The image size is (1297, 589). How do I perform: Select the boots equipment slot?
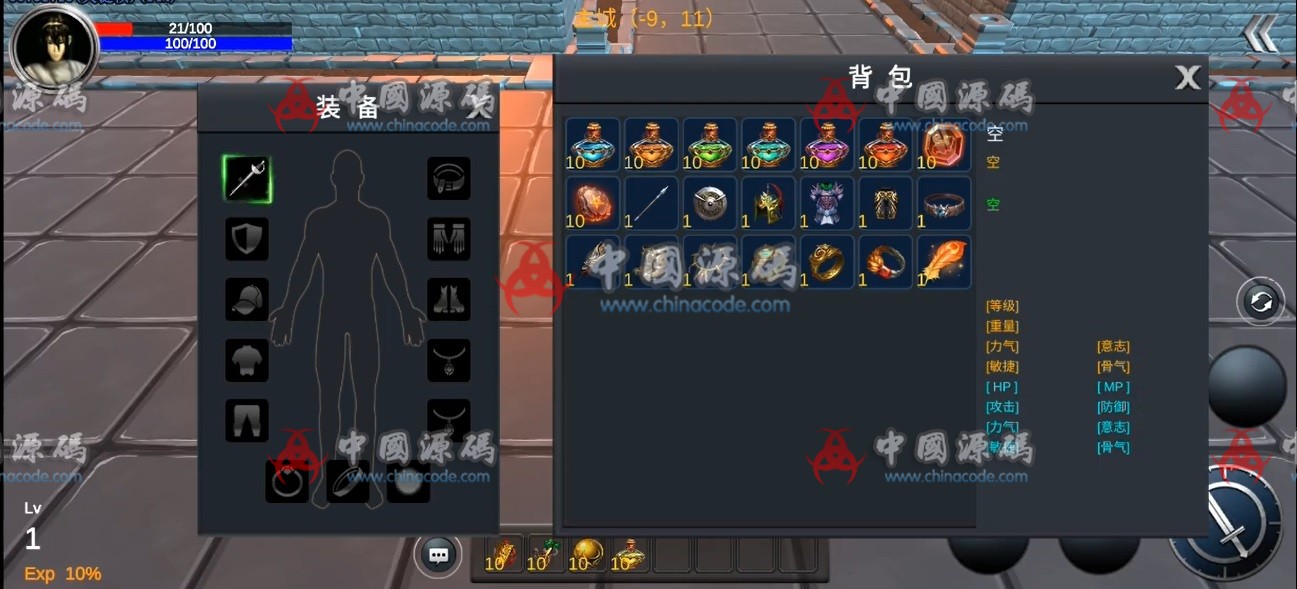(449, 299)
